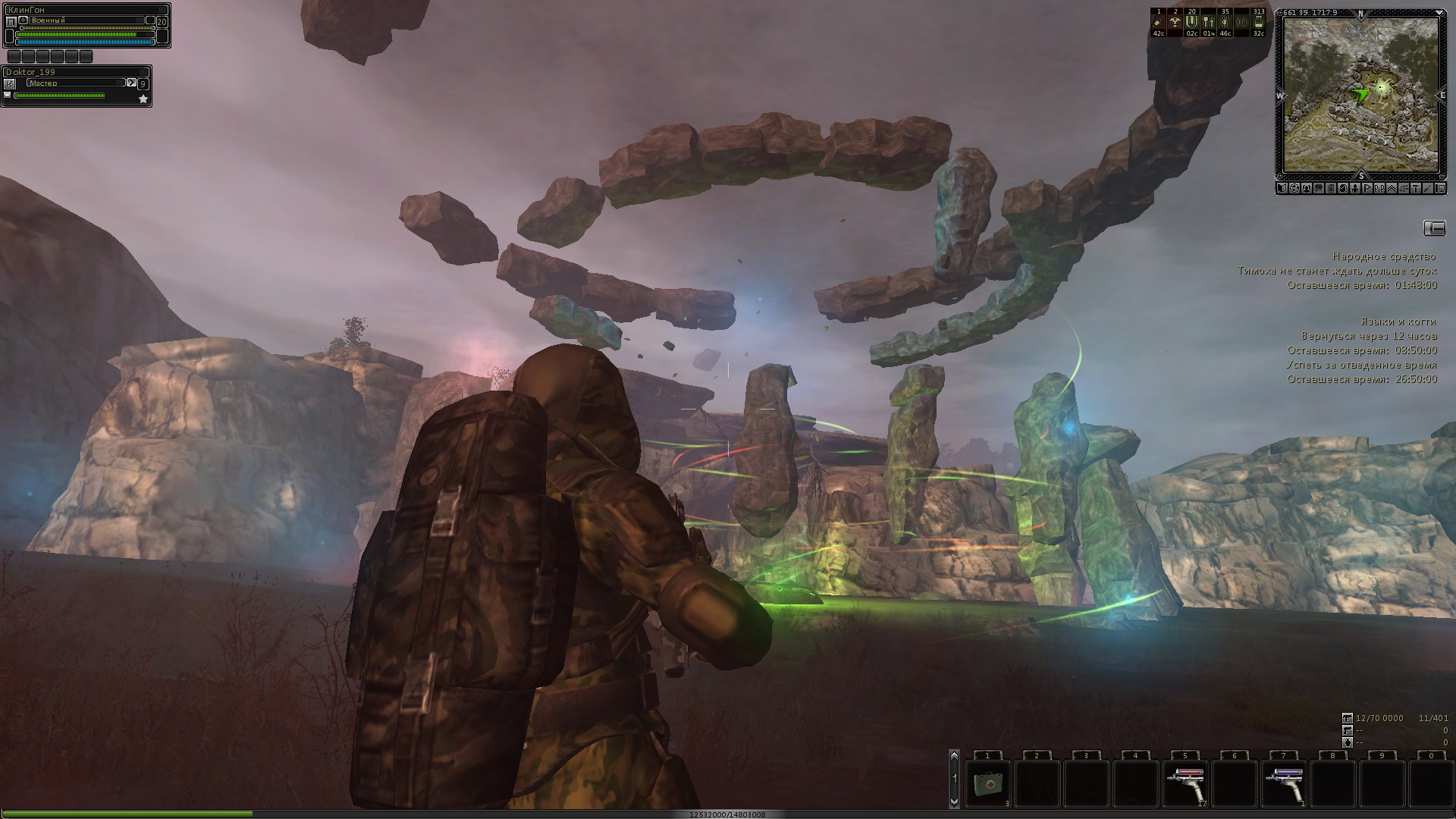Select the КлинГон player name frame

point(85,10)
